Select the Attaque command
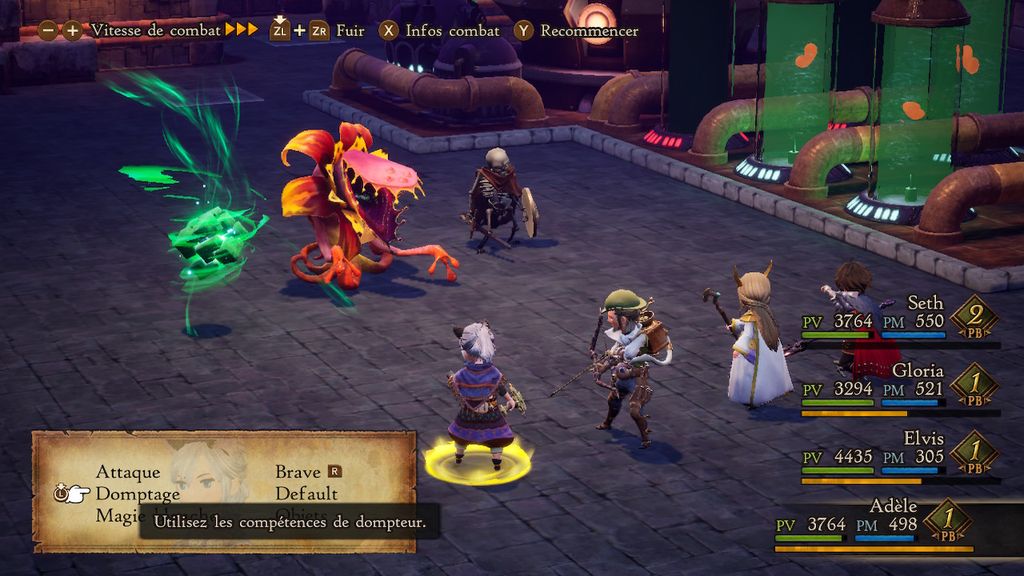The width and height of the screenshot is (1024, 576). 128,472
